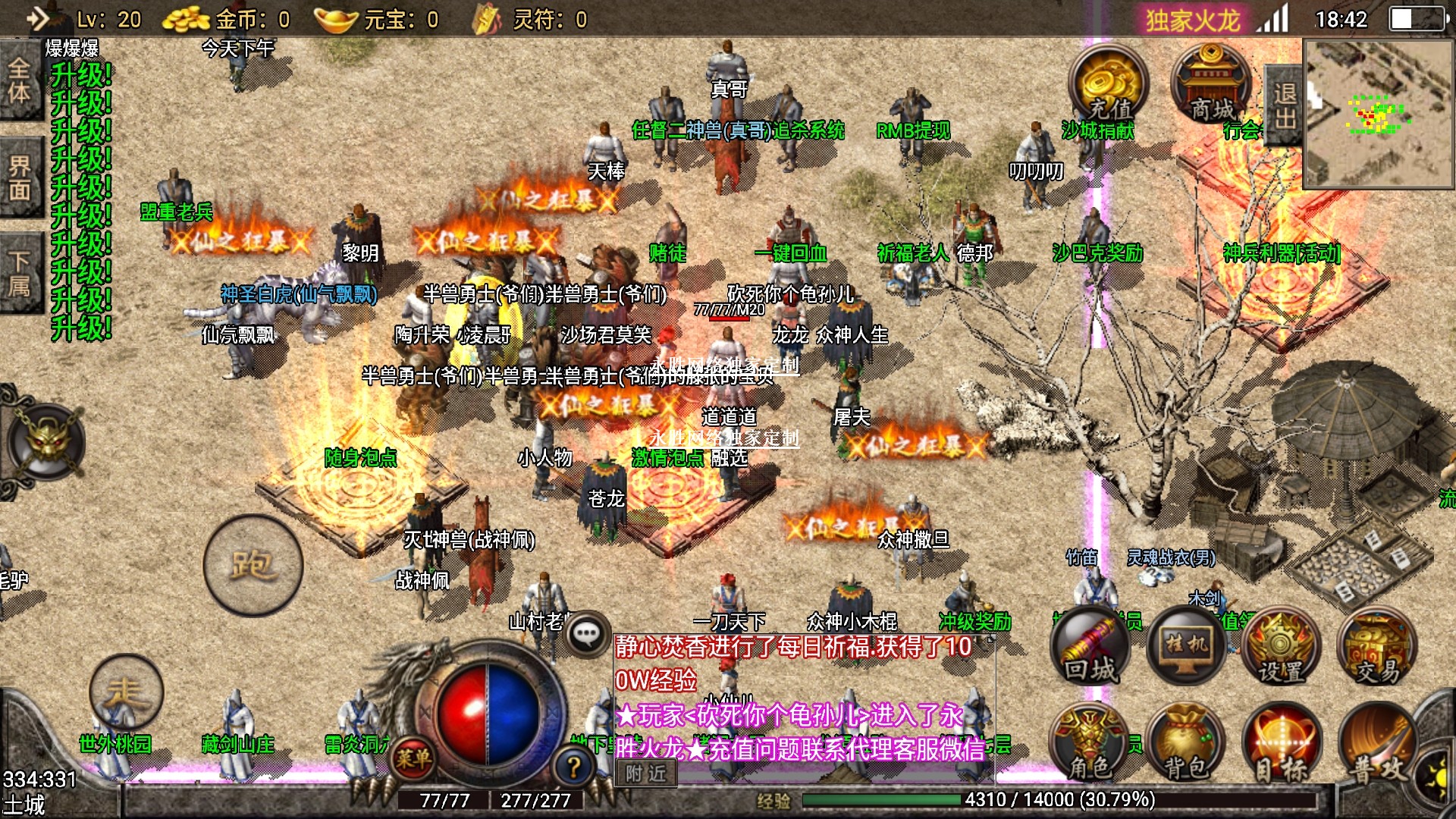Screen dimensions: 1456x819
Task: Select the 下属 side tab
Action: (x=20, y=273)
